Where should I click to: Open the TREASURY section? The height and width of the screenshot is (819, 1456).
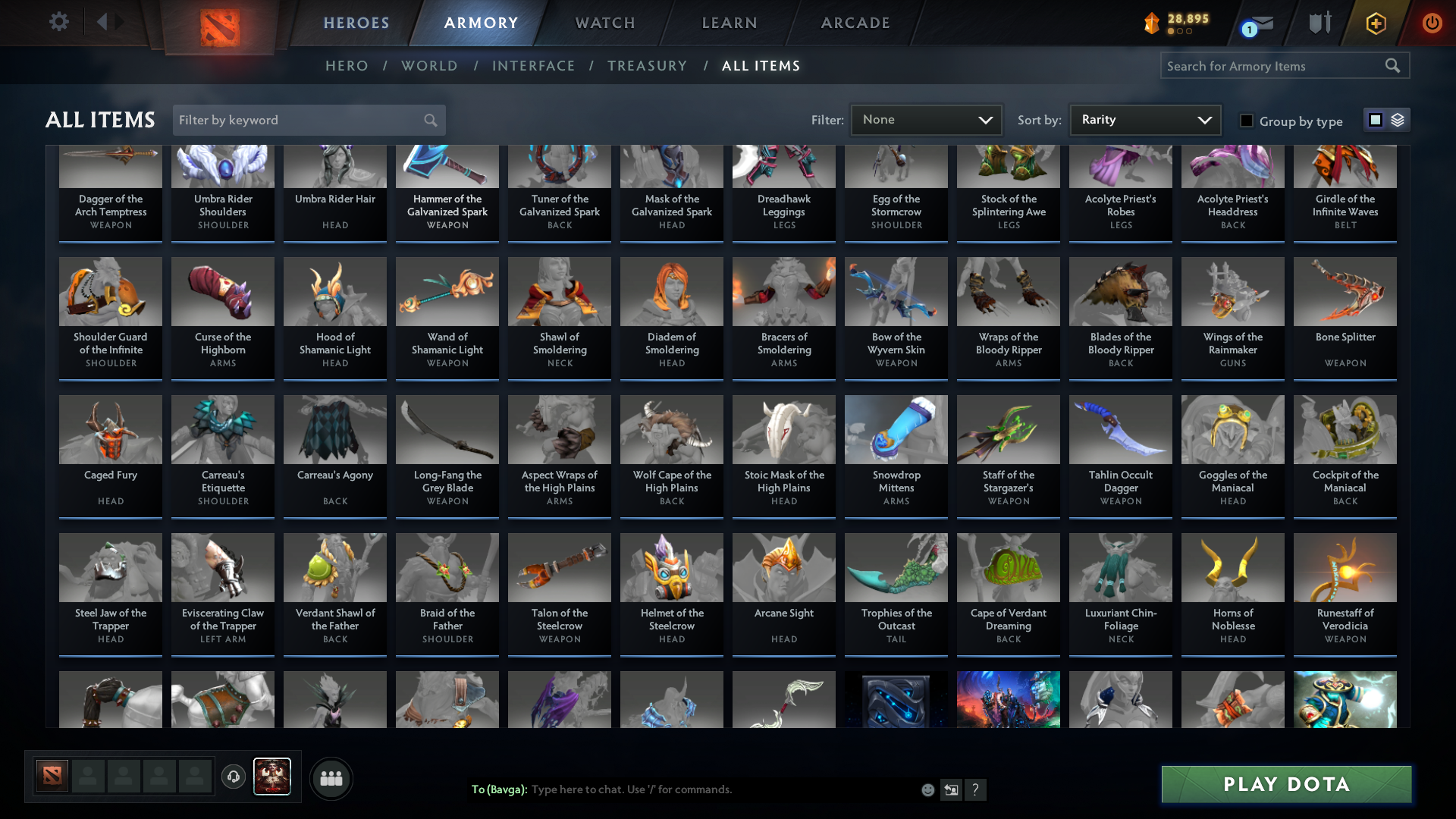pyautogui.click(x=648, y=66)
